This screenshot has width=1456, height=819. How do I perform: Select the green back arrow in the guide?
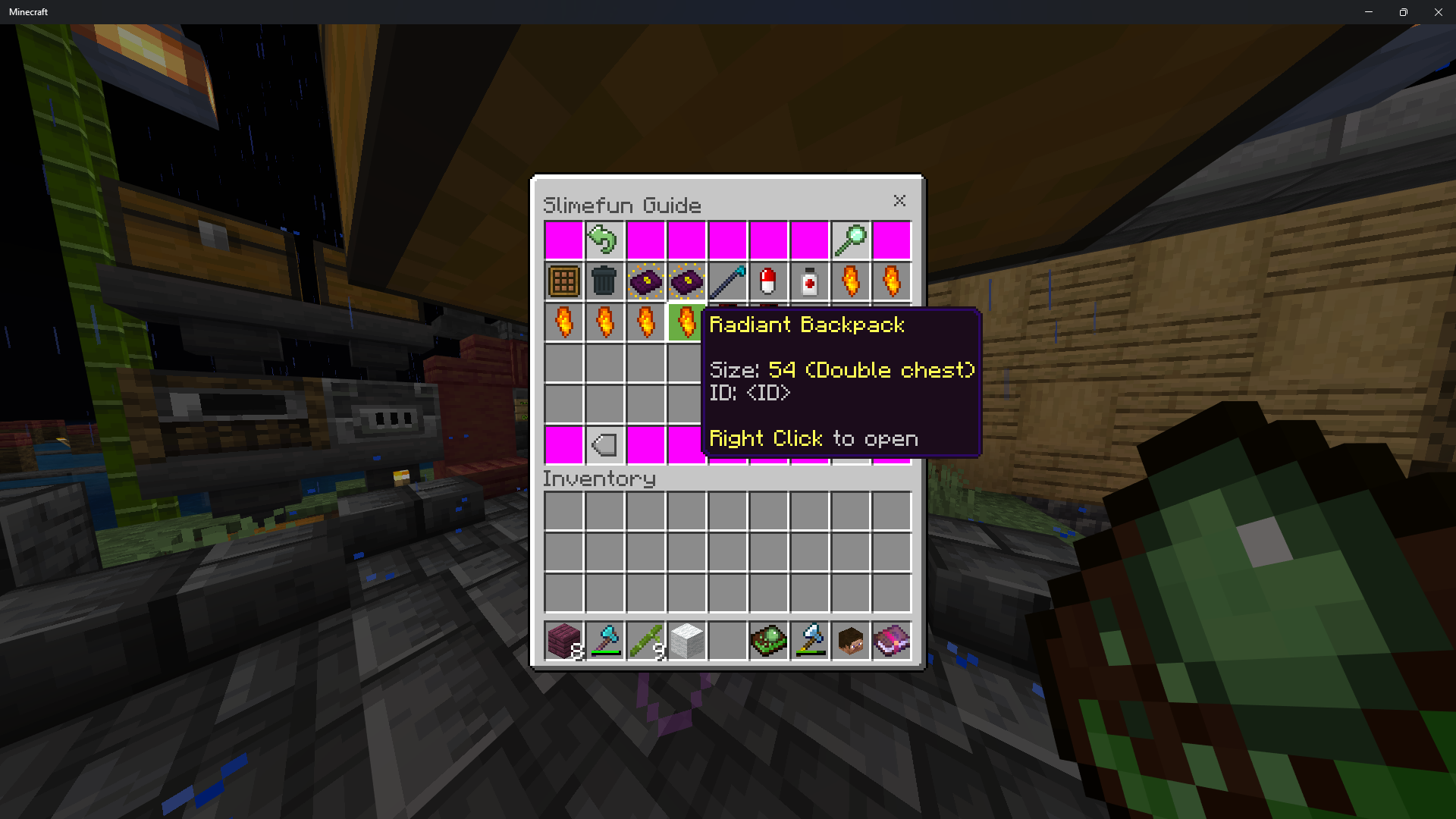click(604, 239)
